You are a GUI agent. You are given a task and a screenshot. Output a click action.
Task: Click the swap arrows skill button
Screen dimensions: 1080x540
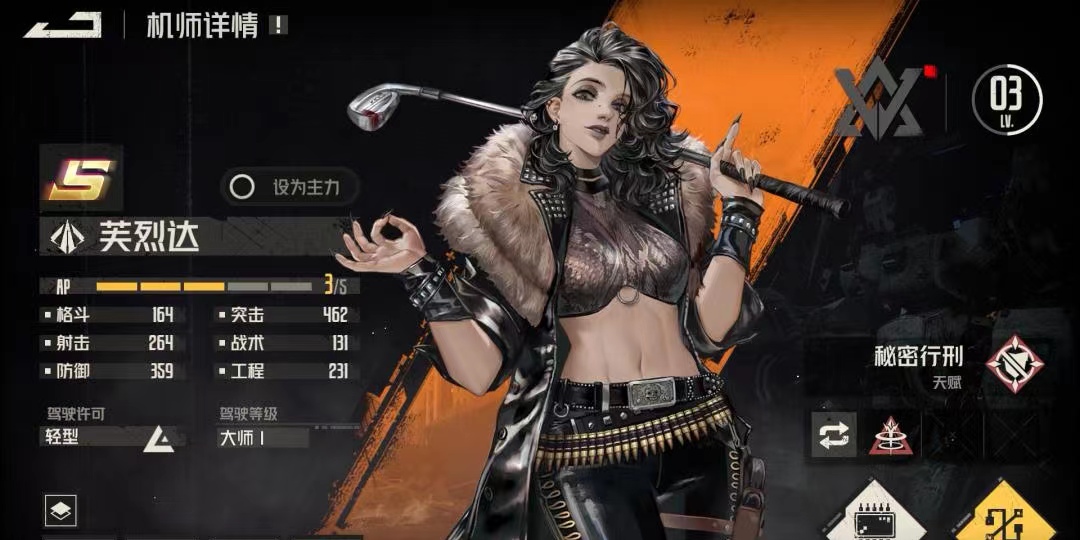(x=834, y=435)
